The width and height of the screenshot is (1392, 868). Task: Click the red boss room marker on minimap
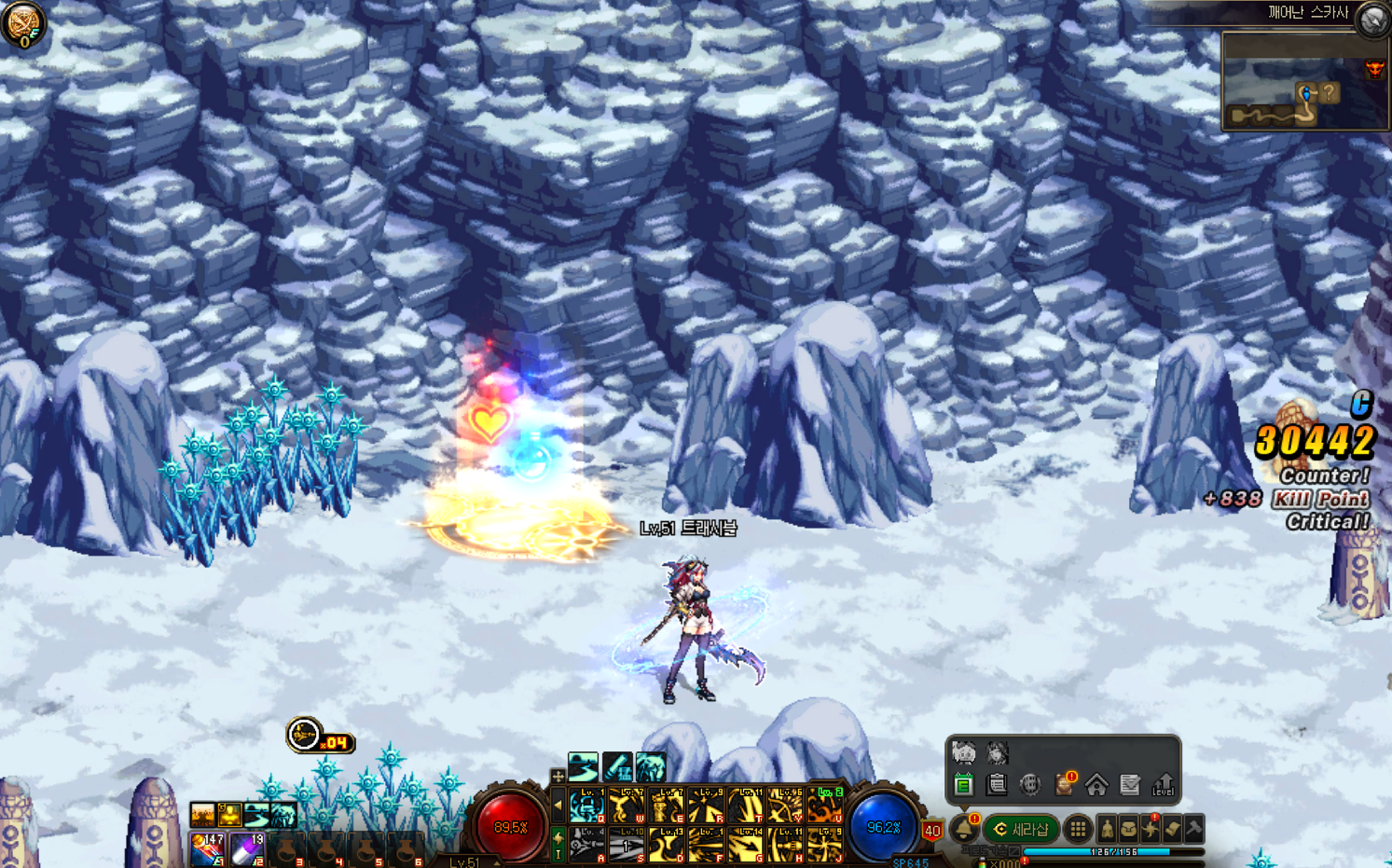click(x=1374, y=70)
